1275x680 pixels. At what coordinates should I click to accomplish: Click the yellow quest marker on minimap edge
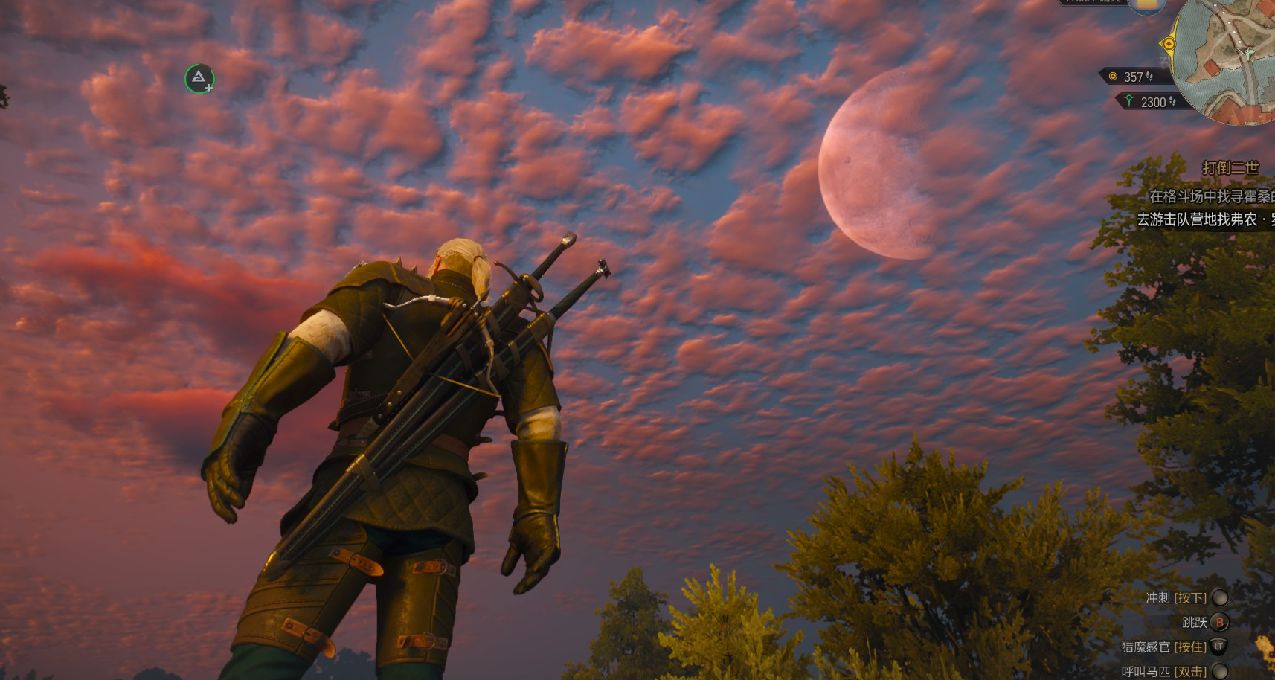[1168, 44]
